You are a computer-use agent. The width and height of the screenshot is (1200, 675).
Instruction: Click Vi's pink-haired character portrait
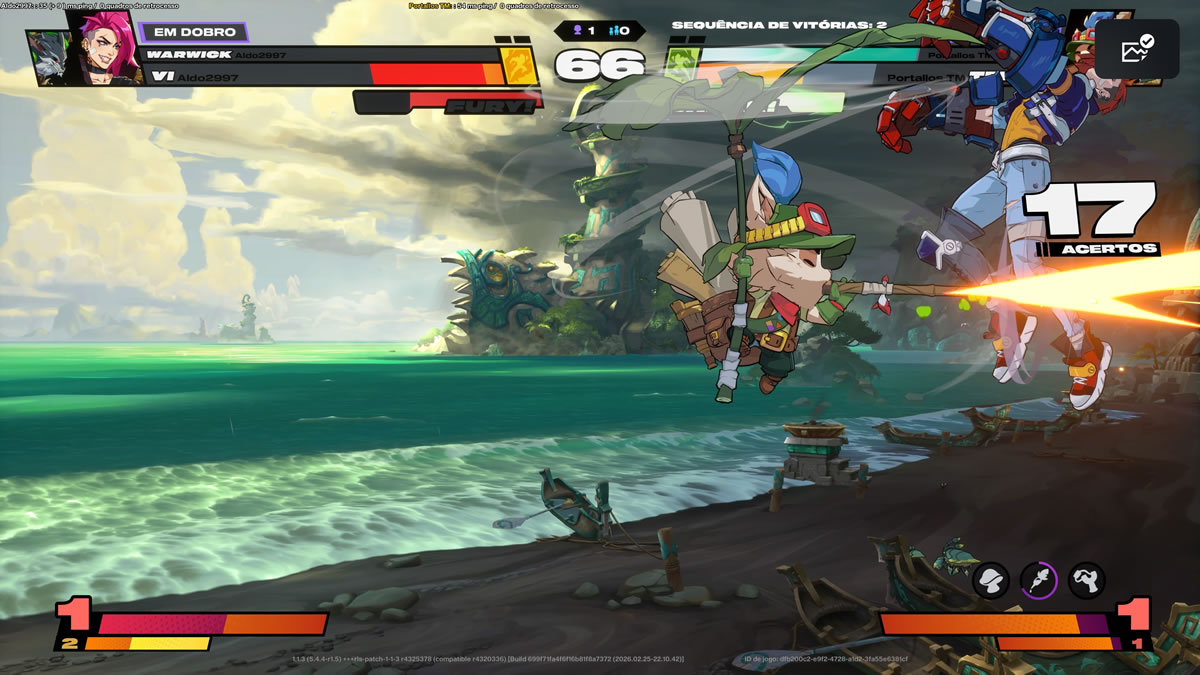(x=106, y=45)
